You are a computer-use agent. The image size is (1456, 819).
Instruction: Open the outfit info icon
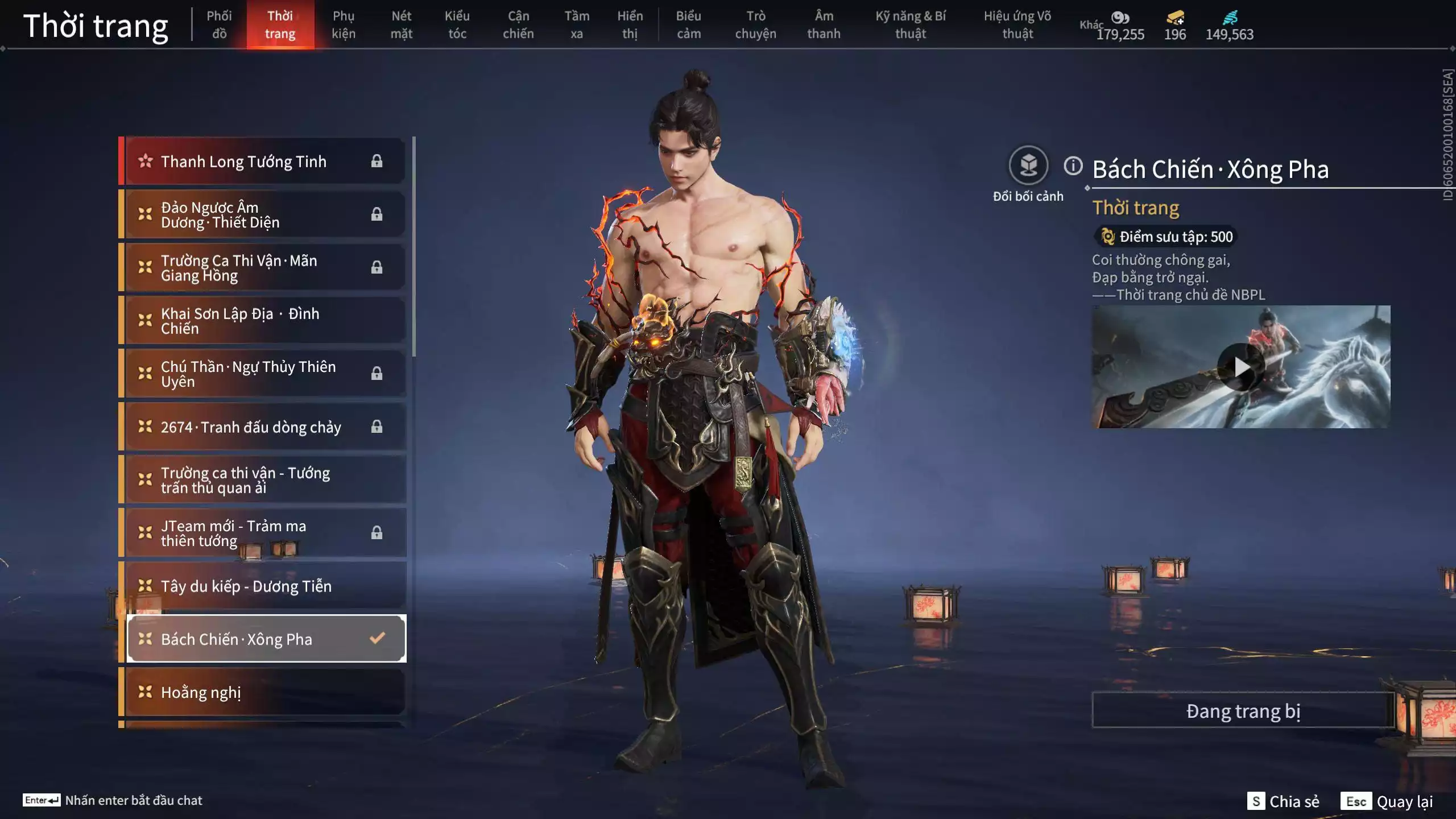tap(1073, 166)
